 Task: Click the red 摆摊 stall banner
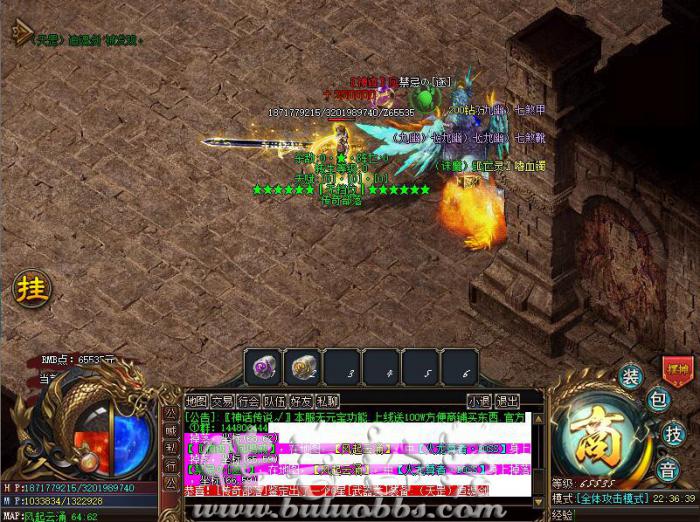point(677,368)
